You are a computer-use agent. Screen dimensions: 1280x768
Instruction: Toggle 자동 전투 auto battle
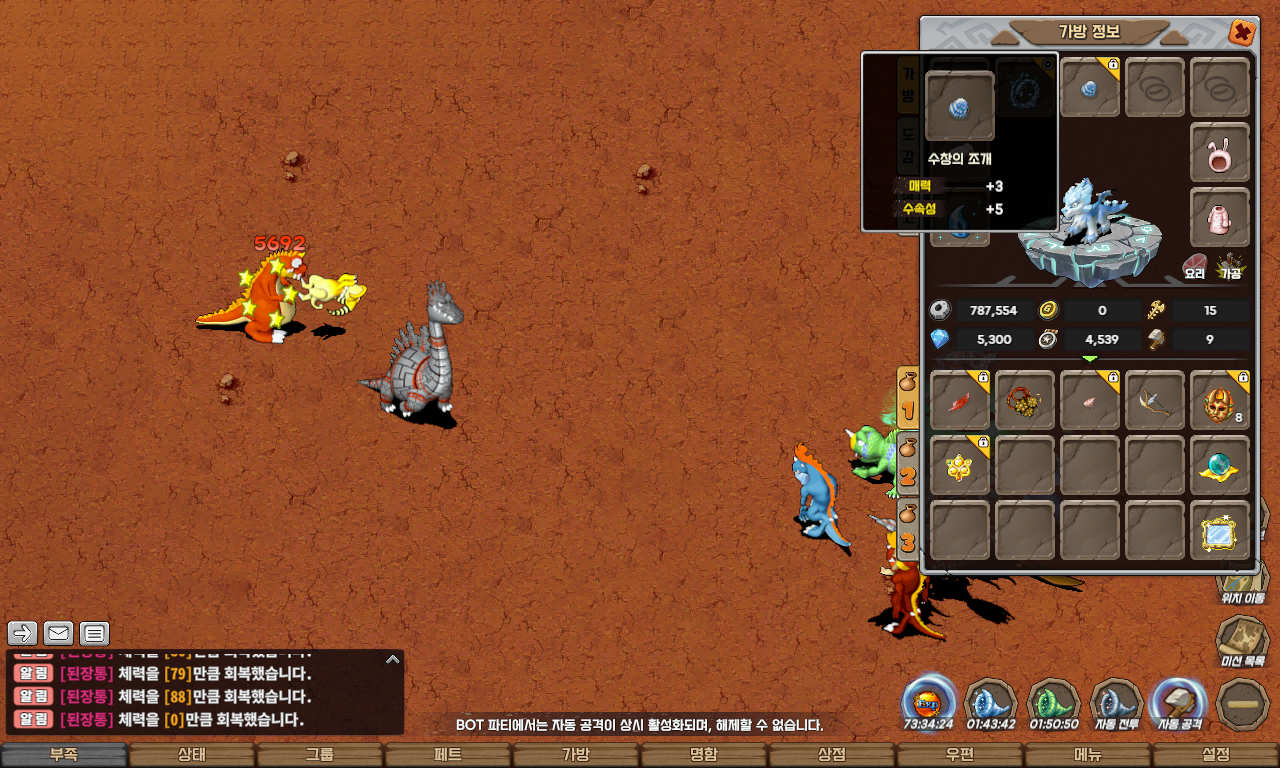point(1116,703)
